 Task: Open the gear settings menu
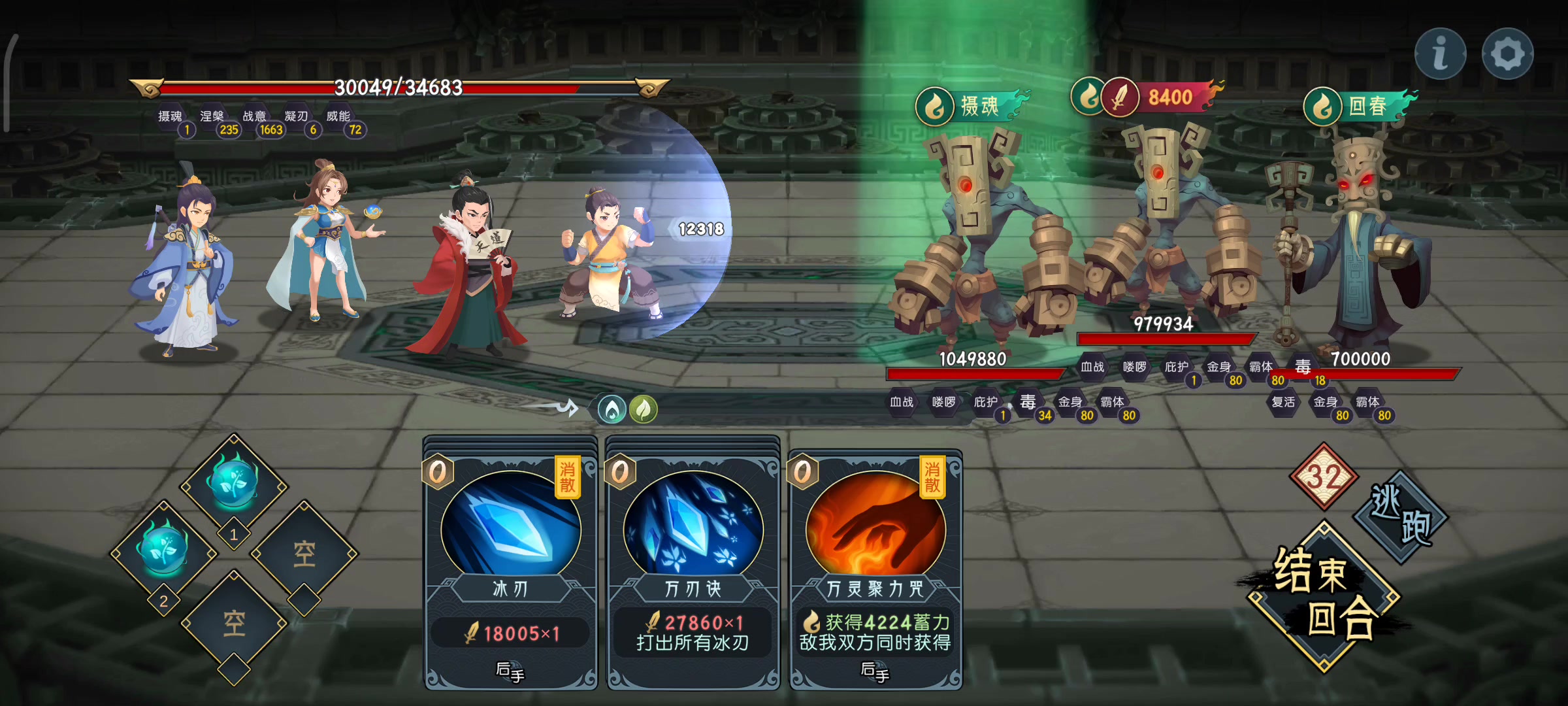1507,54
